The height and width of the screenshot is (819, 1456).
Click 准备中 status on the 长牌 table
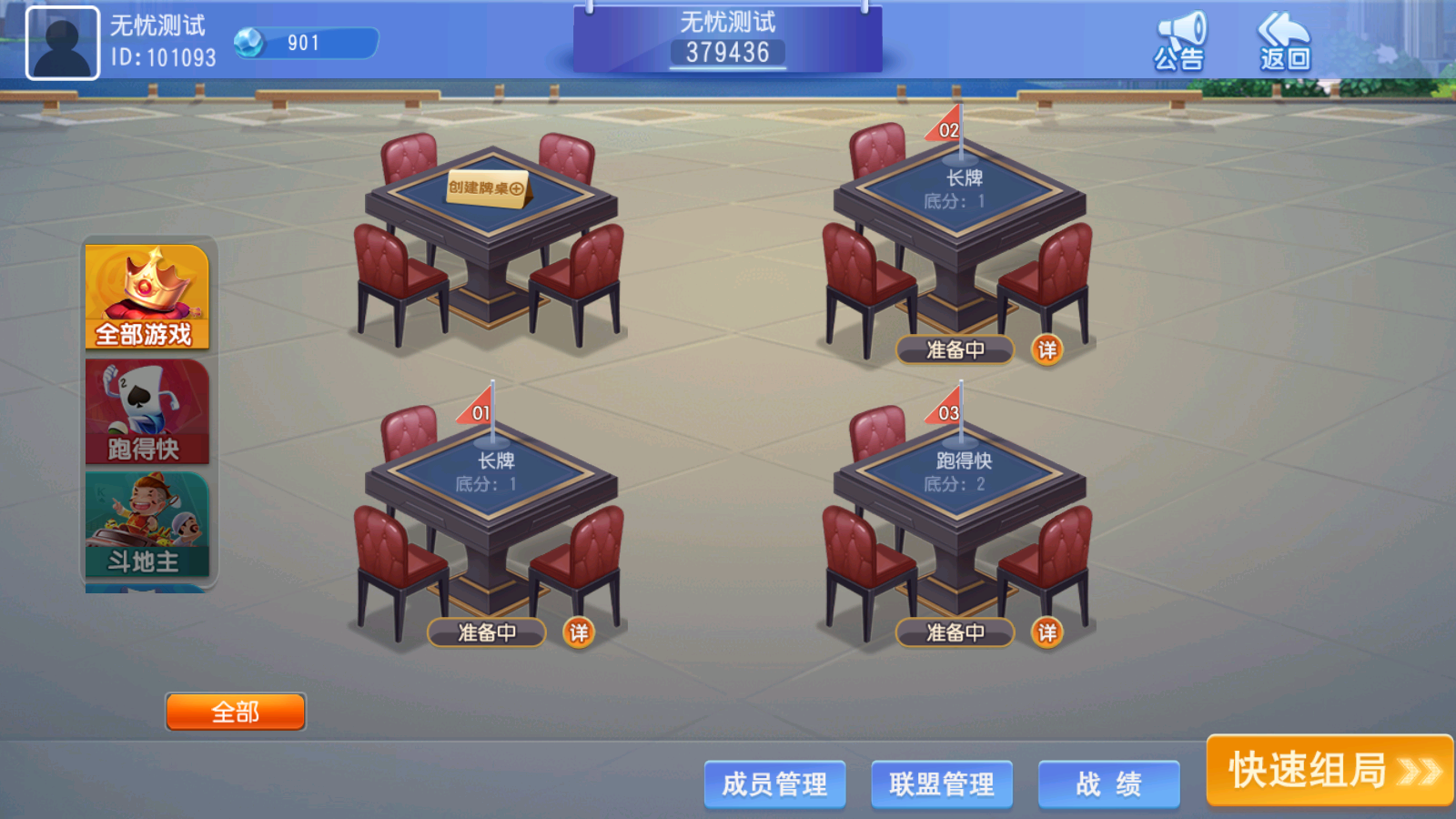(485, 632)
